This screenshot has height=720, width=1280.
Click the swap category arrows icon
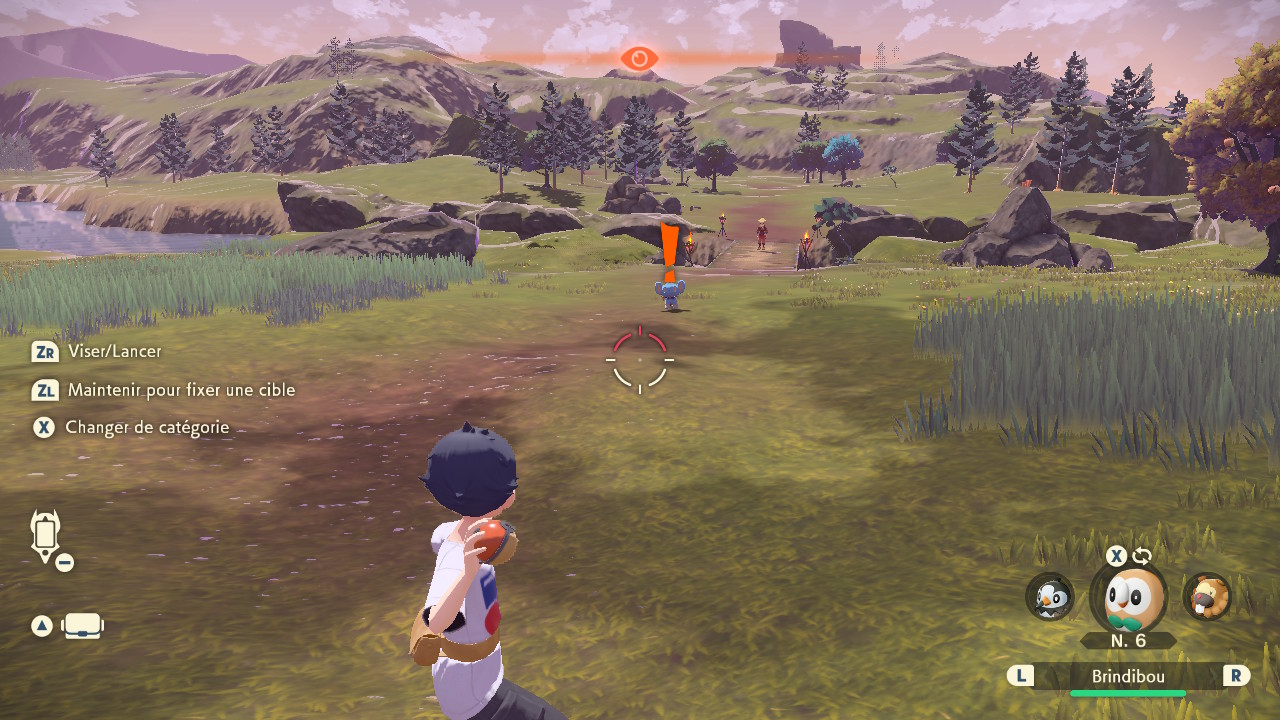1142,556
